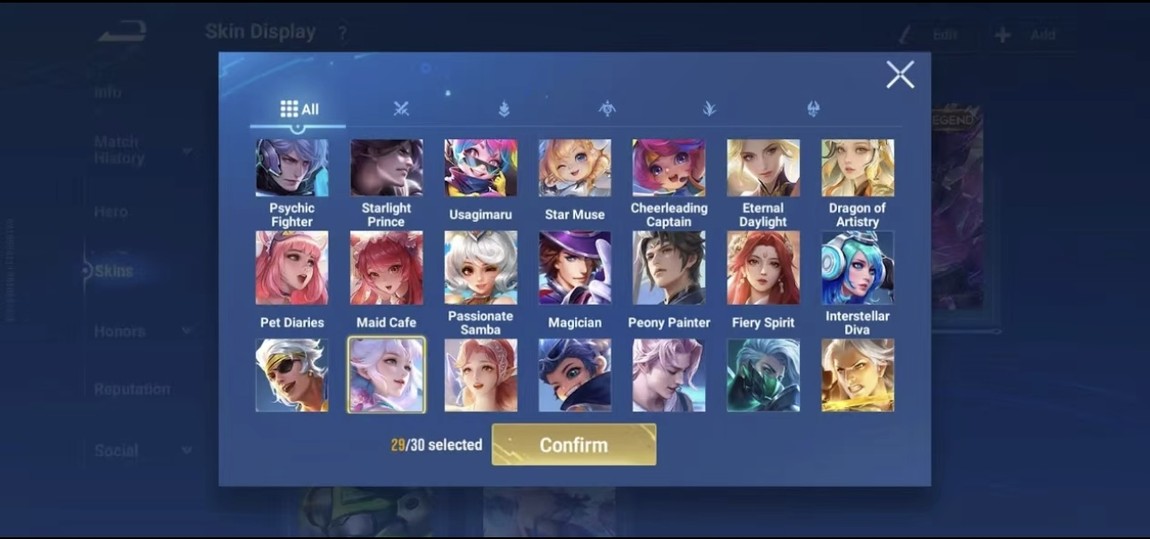Screen dimensions: 1150x539
Task: Choose the Peony Painter skin
Action: coord(669,268)
